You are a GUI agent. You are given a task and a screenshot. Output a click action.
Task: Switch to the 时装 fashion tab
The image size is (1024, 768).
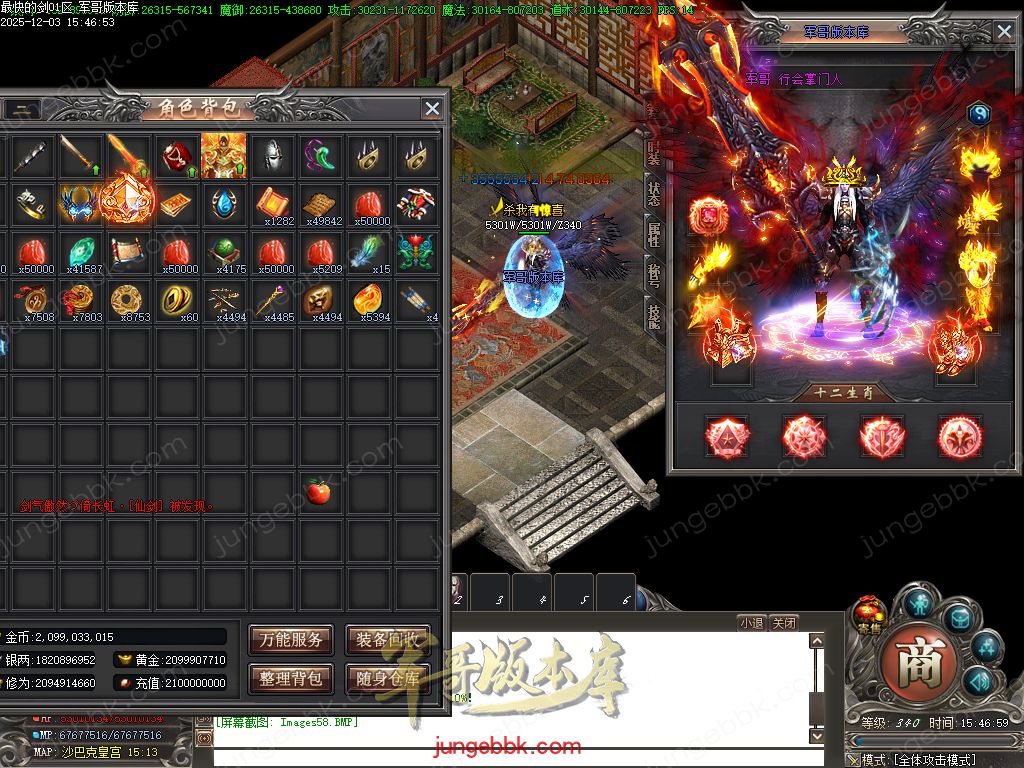click(x=654, y=152)
